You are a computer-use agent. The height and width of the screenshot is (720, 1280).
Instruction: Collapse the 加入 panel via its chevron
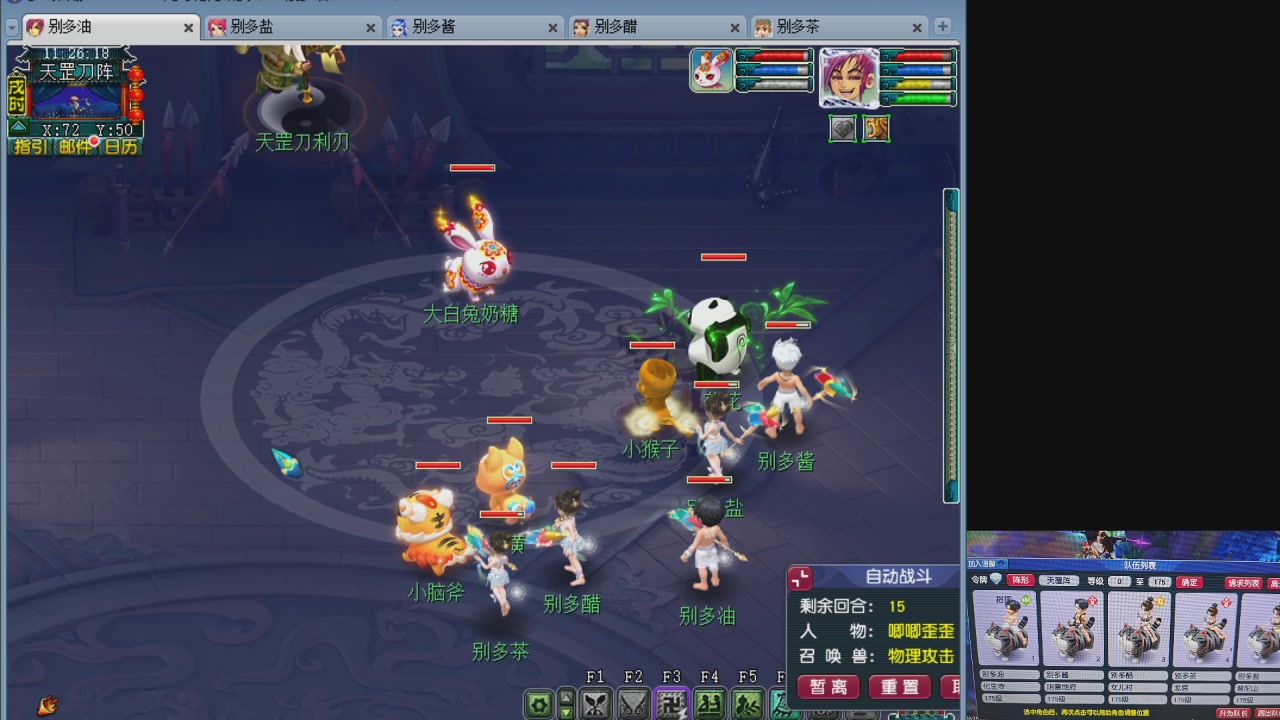[1001, 564]
